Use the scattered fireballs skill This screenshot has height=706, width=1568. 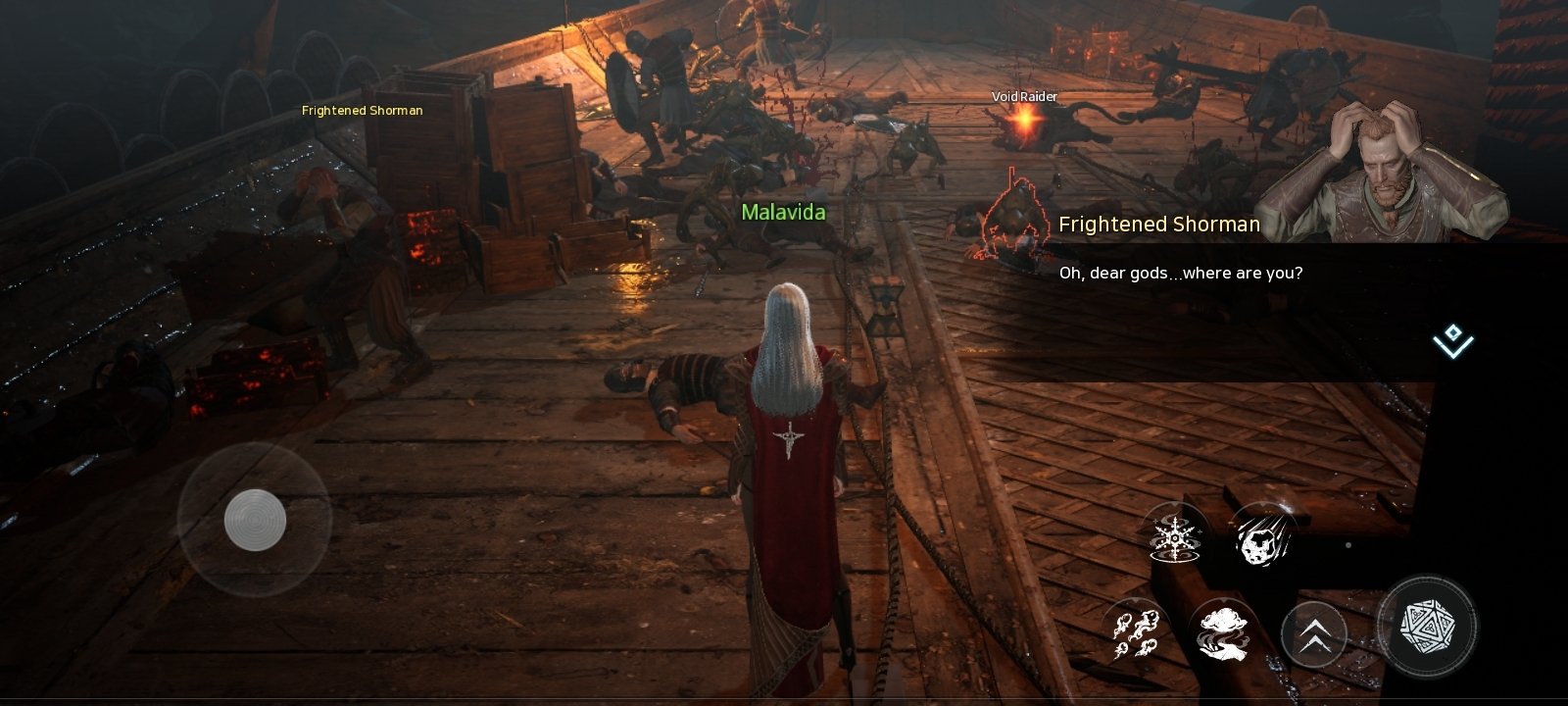tap(1136, 631)
